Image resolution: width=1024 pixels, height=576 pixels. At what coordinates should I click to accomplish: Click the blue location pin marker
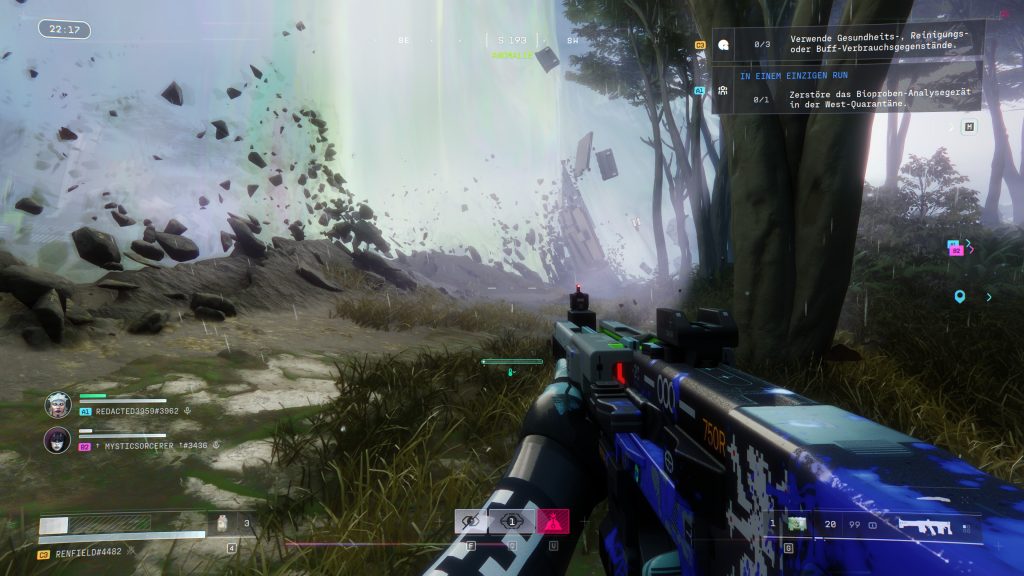[960, 296]
